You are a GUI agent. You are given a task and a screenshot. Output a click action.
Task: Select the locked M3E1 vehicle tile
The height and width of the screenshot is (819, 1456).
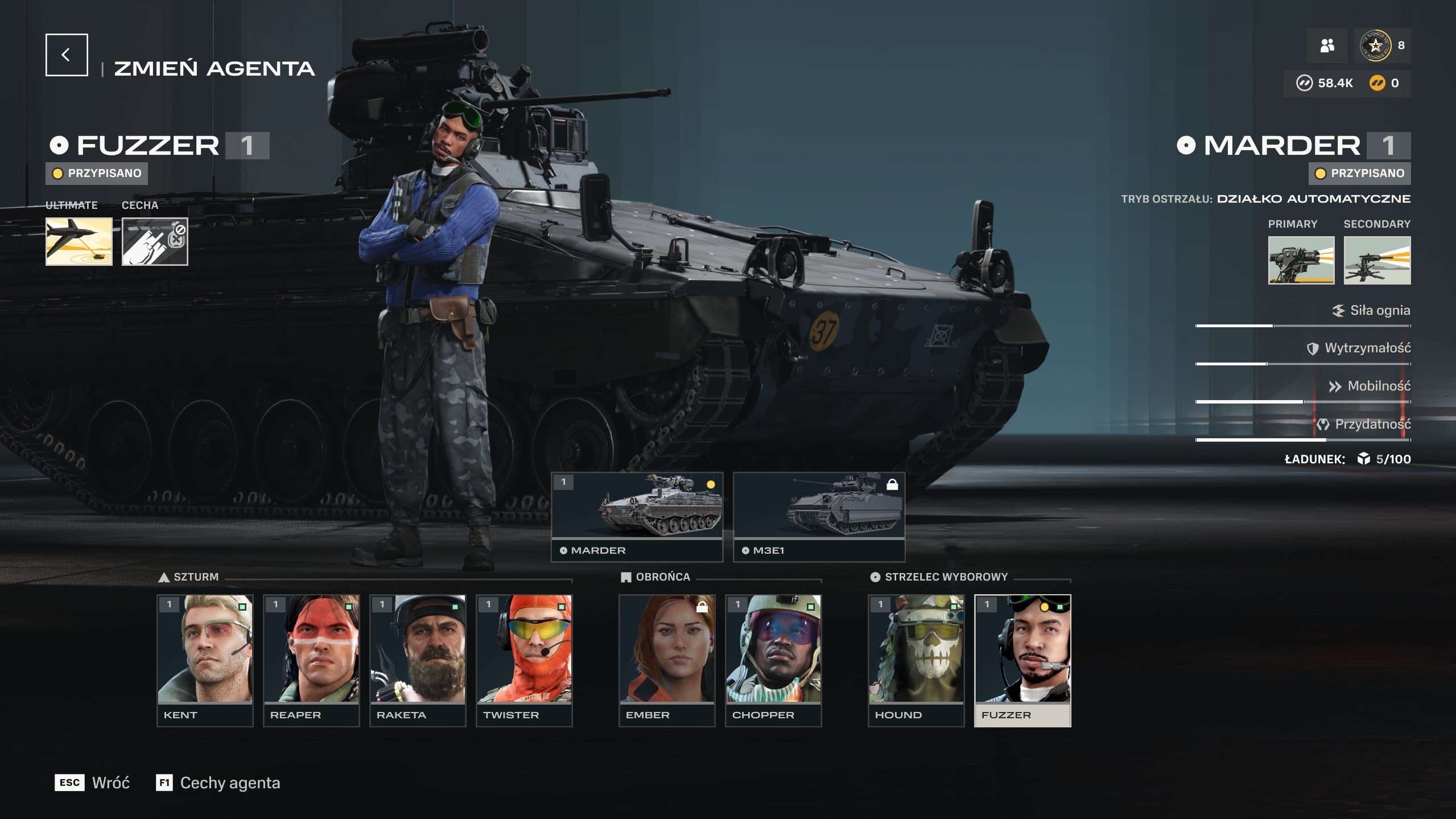(x=819, y=516)
